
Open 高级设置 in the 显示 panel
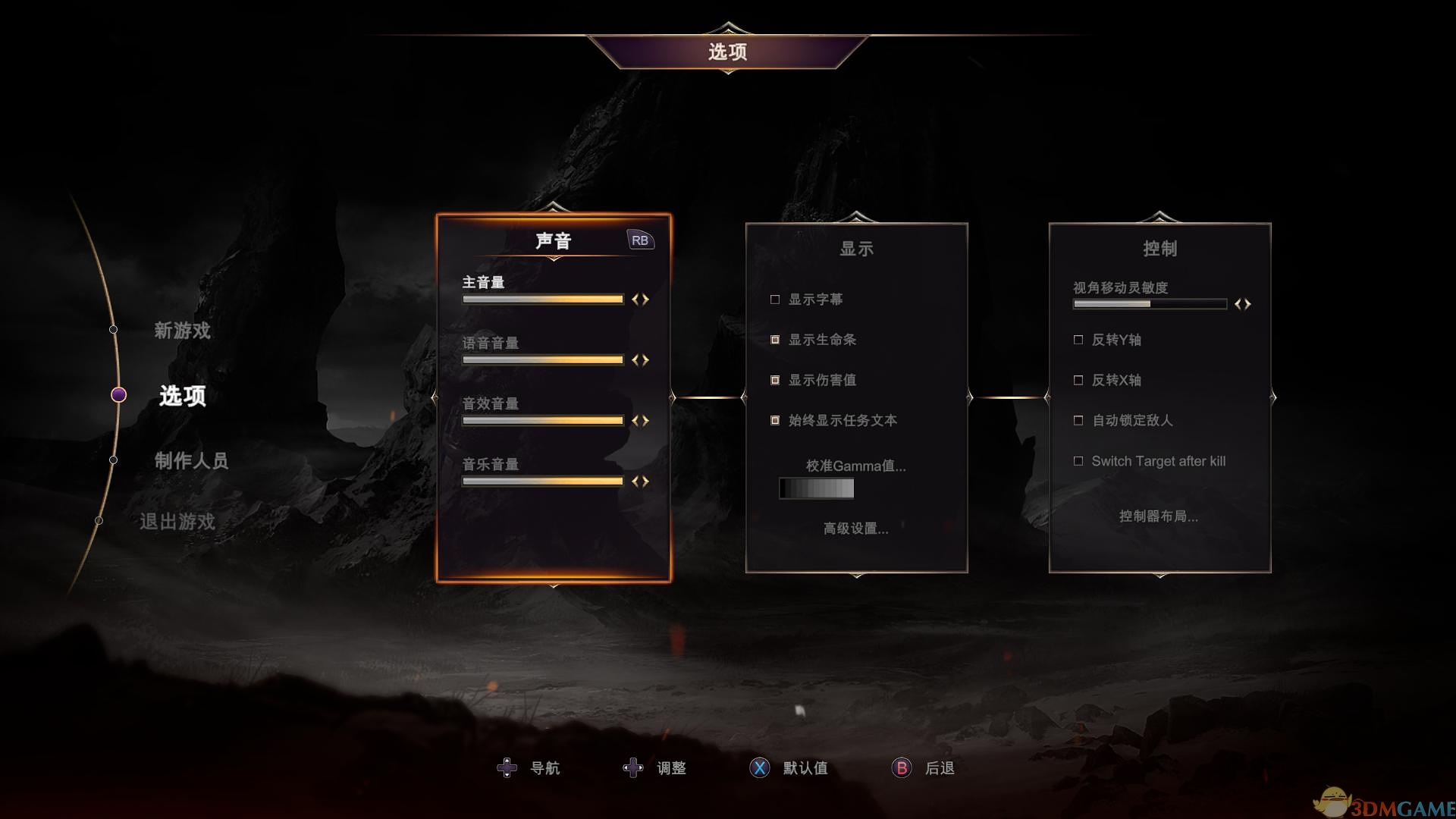pyautogui.click(x=854, y=529)
